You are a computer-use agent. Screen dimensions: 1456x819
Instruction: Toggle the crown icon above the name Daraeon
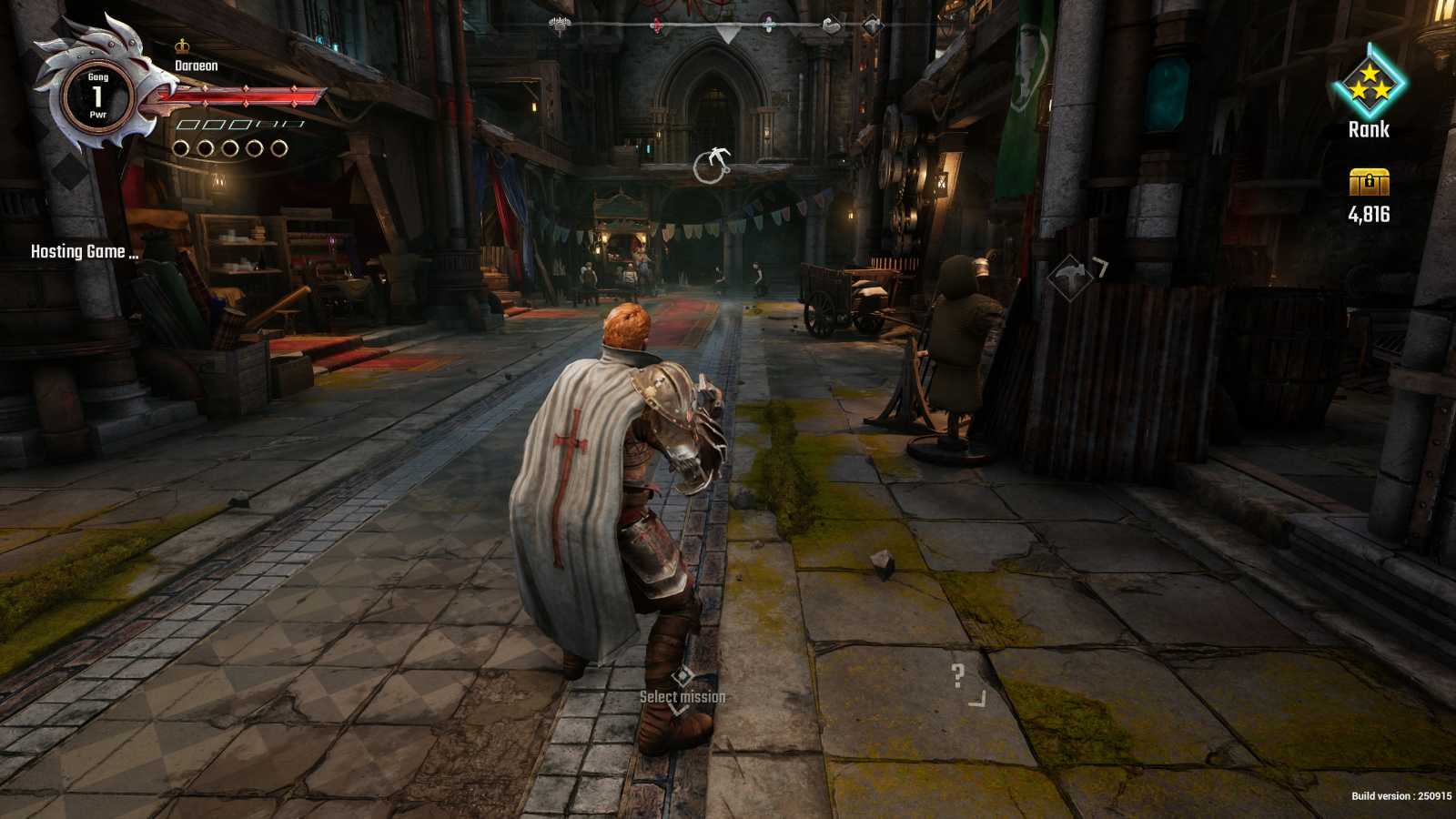tap(182, 45)
